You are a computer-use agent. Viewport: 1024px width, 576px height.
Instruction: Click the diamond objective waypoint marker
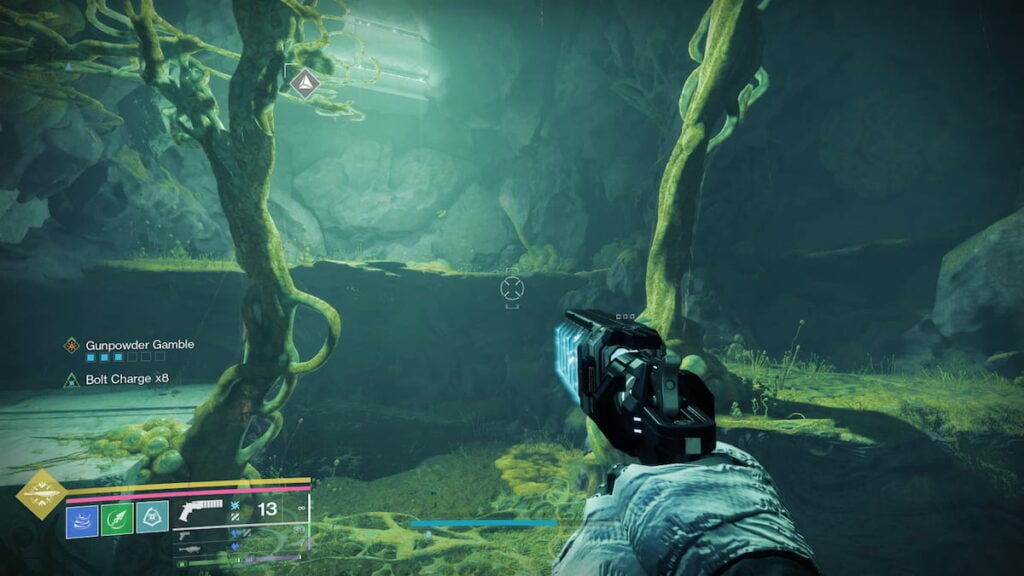306,83
